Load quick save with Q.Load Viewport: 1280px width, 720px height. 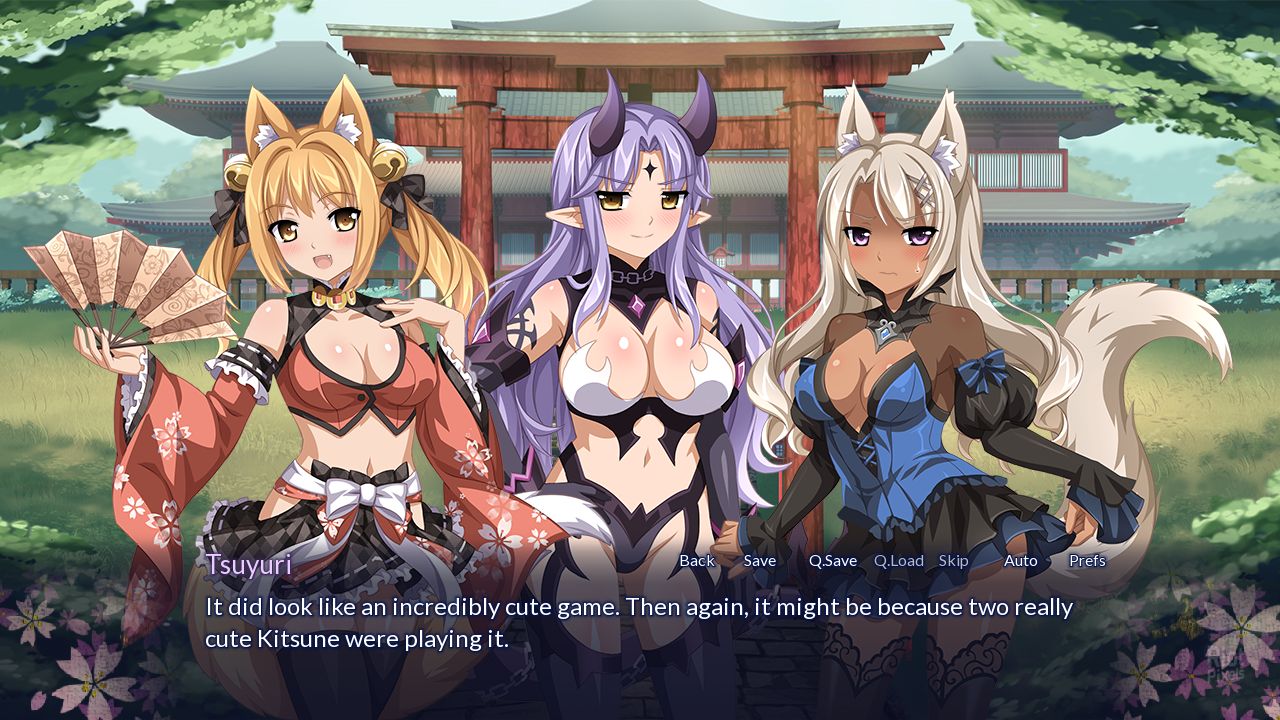pyautogui.click(x=899, y=561)
